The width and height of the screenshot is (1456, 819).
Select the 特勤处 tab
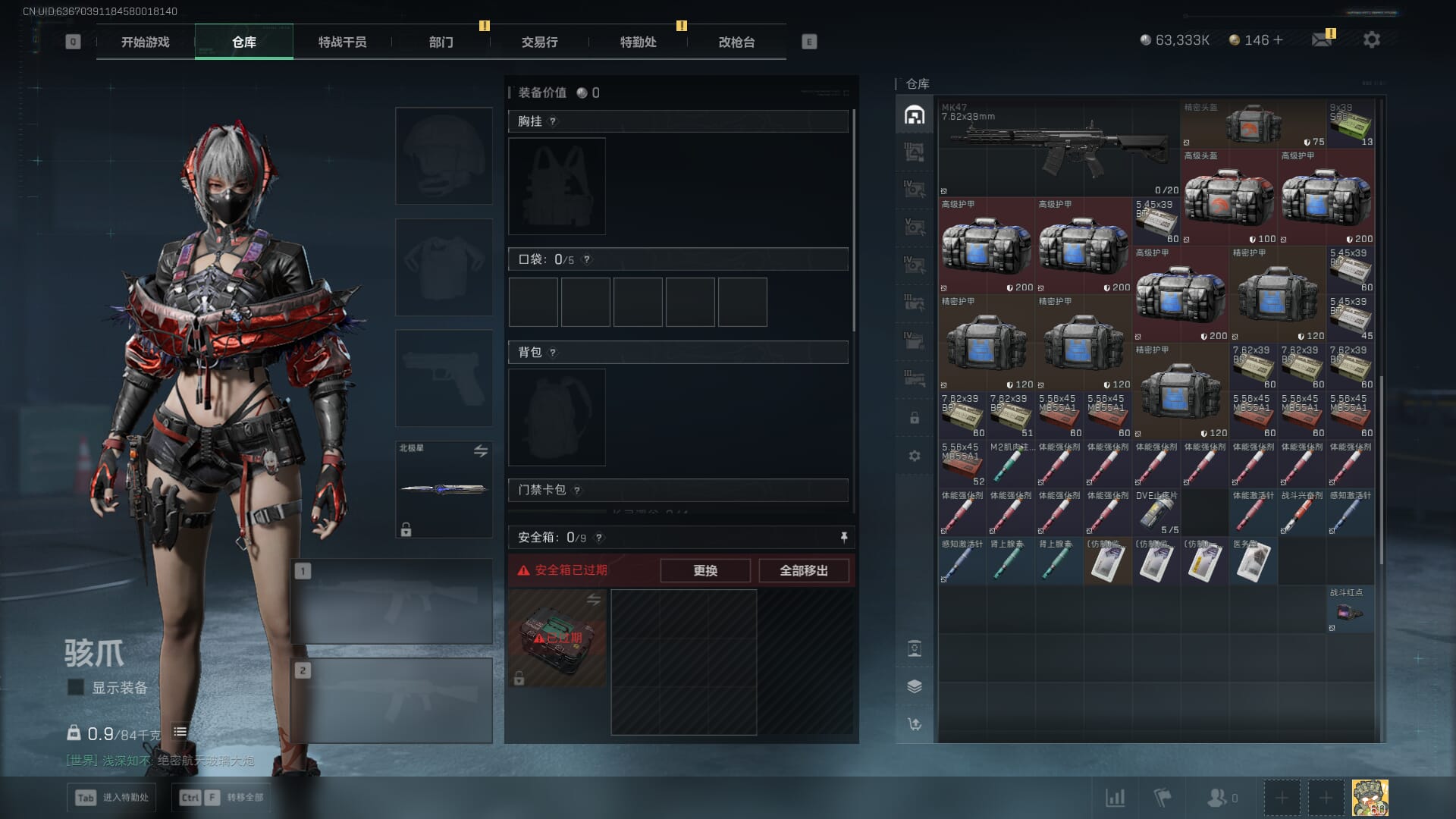(x=638, y=42)
